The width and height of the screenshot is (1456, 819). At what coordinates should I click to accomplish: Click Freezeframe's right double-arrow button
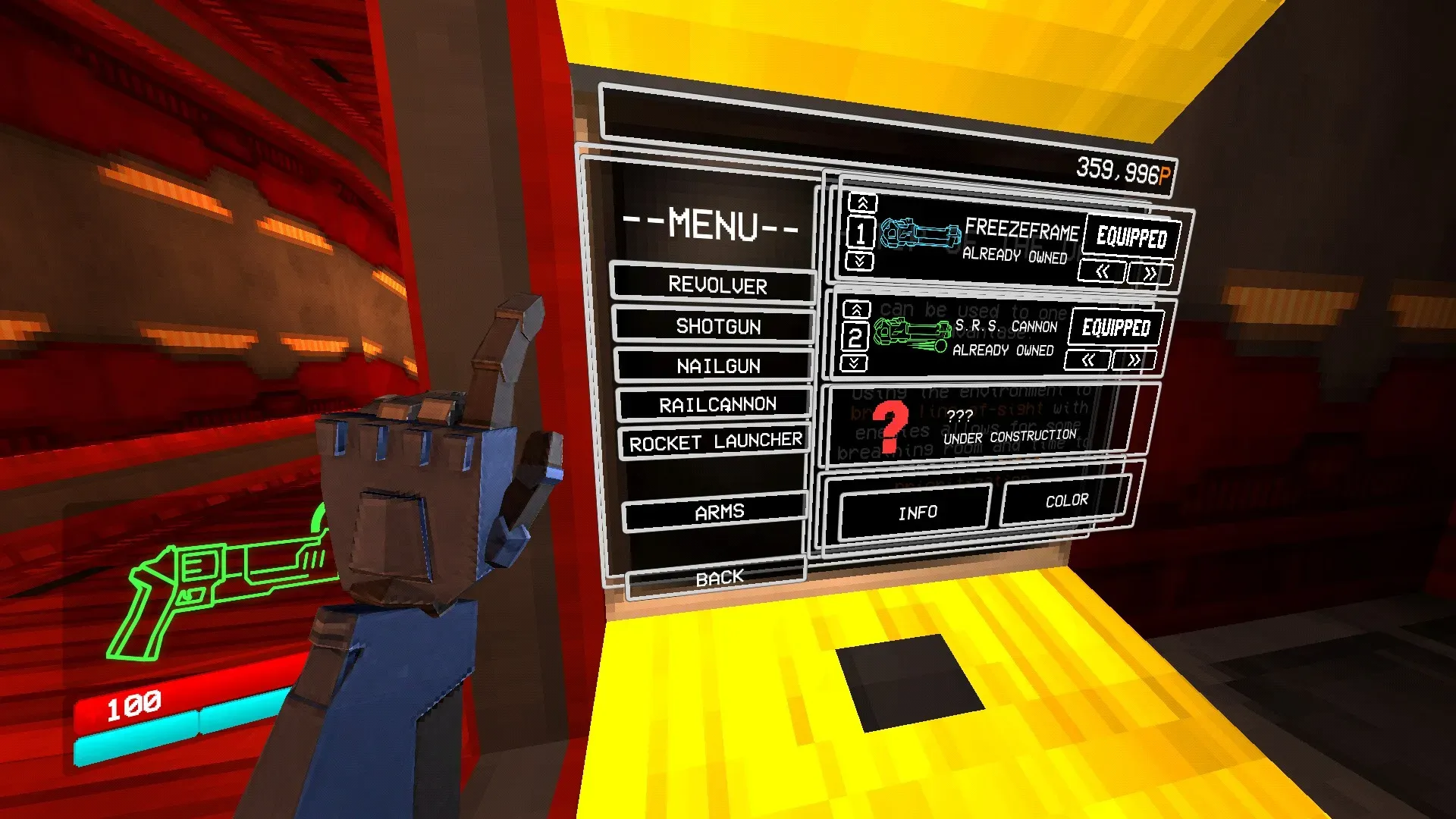[x=1150, y=274]
